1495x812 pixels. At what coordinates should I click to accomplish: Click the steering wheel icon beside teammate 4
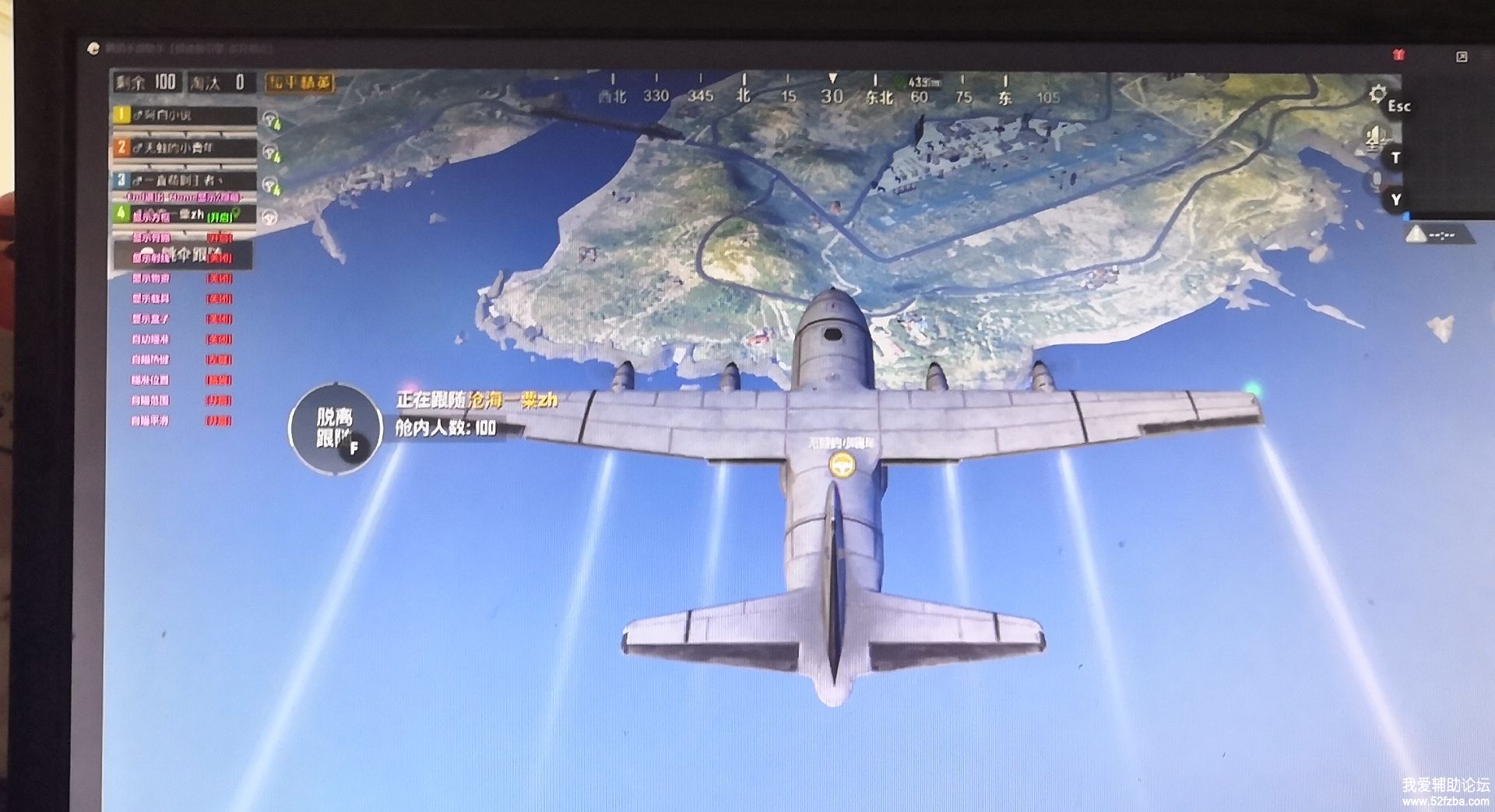tap(271, 217)
